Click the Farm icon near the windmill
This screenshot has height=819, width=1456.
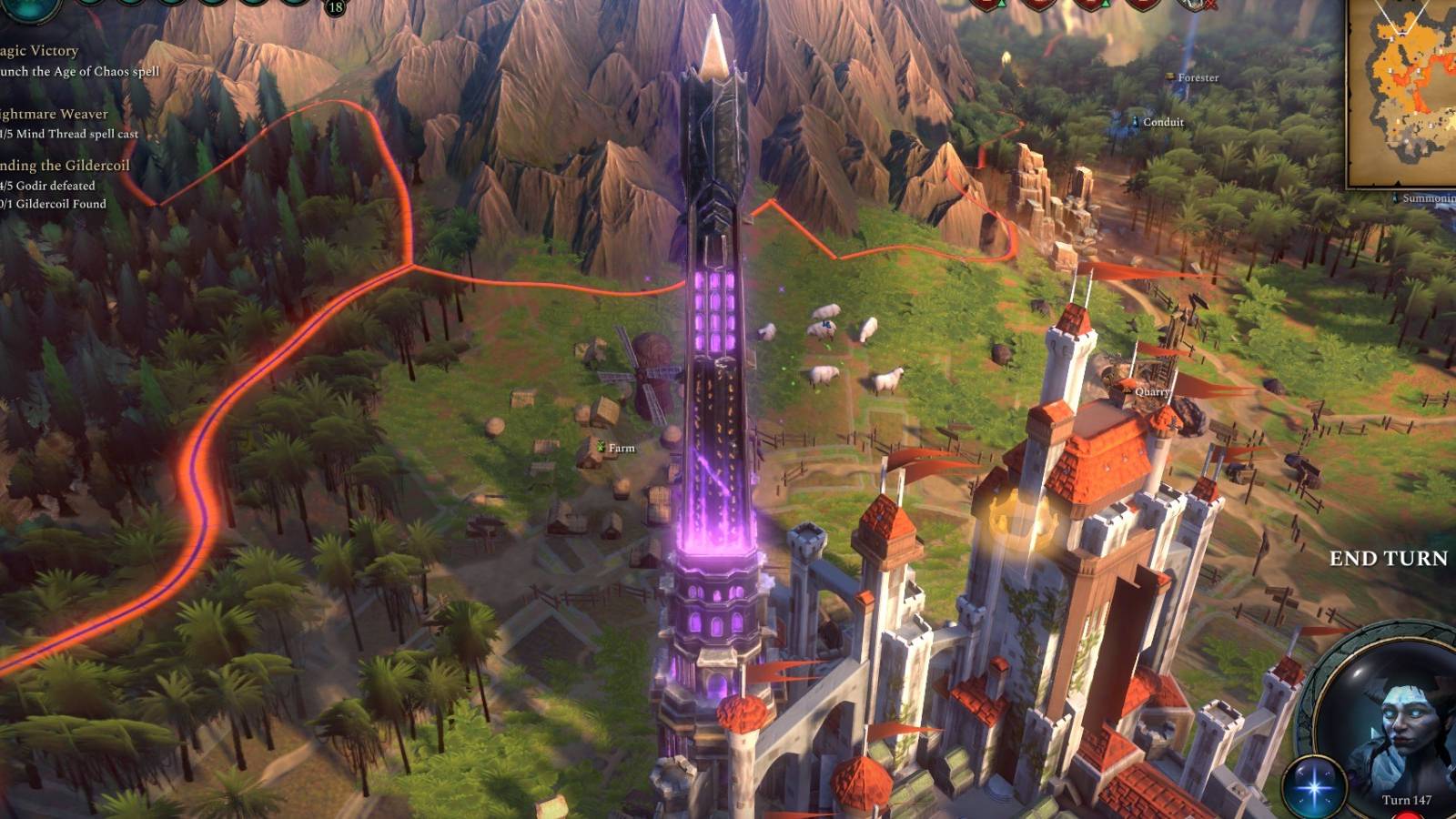(601, 448)
